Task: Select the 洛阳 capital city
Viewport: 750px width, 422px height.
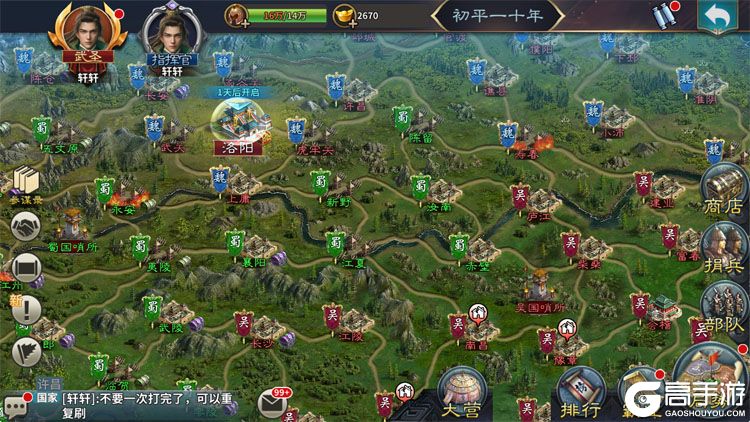Action: point(236,126)
